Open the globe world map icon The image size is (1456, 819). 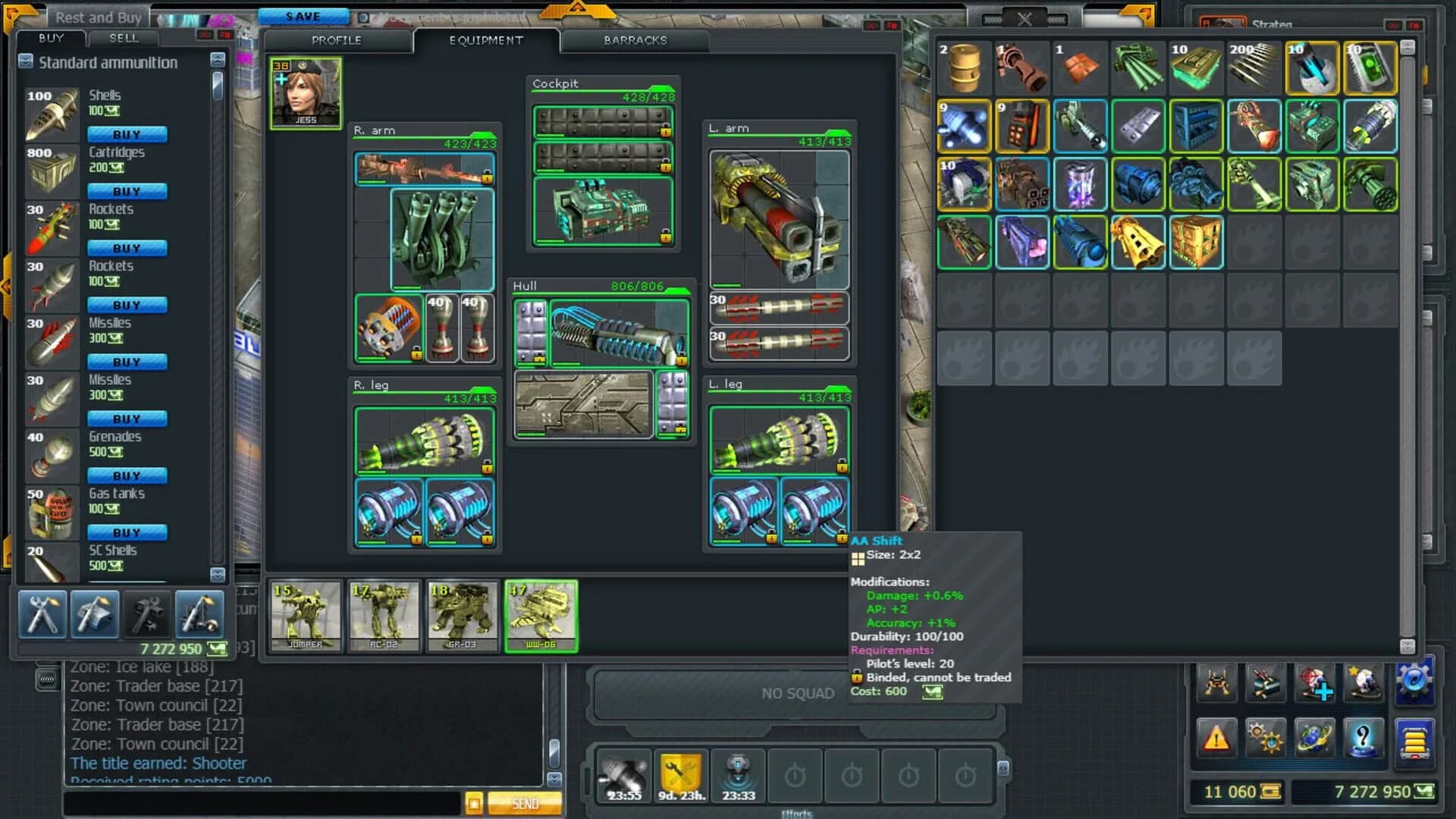click(x=1315, y=739)
